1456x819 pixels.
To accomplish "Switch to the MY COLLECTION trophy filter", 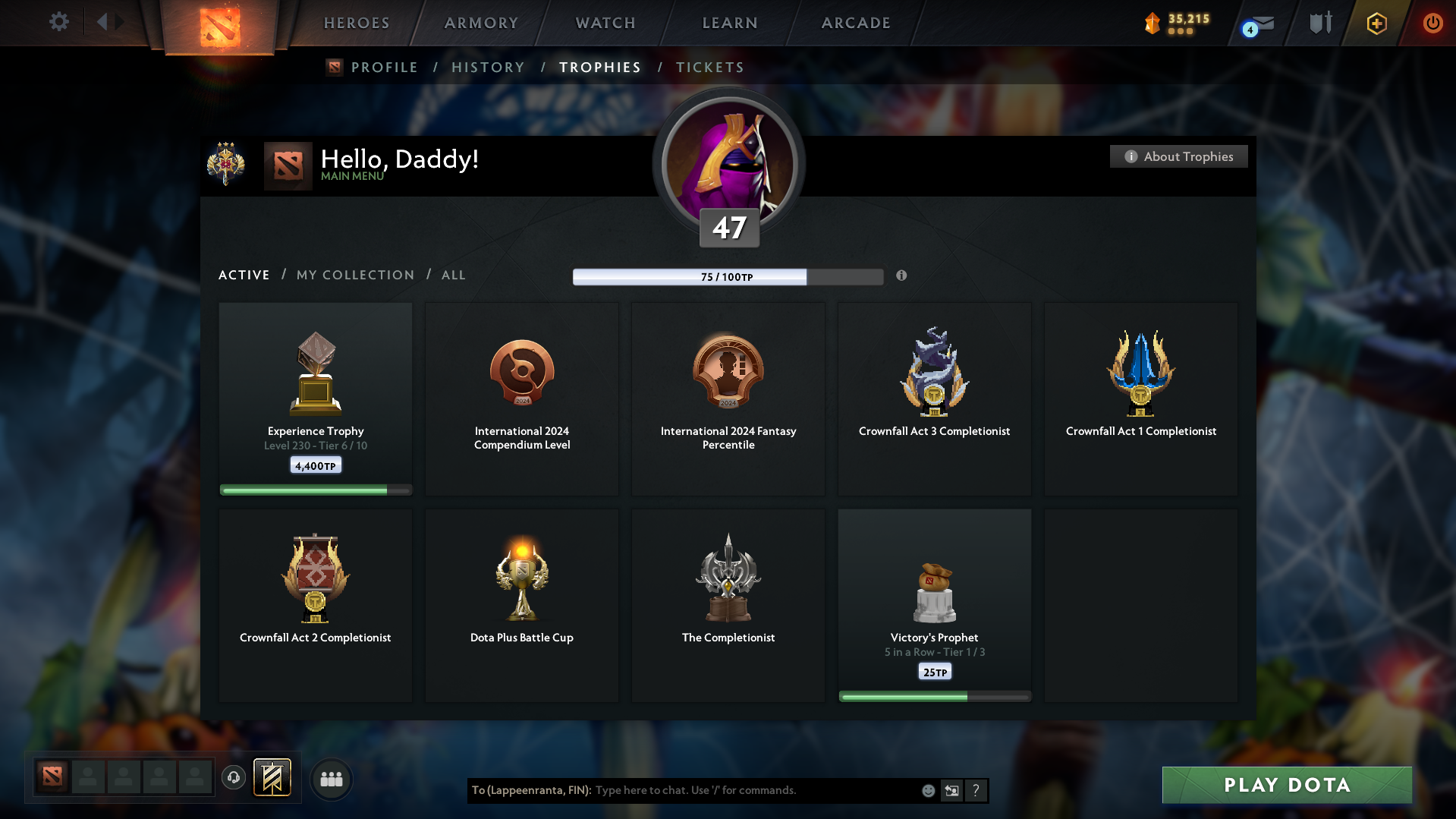I will 354,275.
